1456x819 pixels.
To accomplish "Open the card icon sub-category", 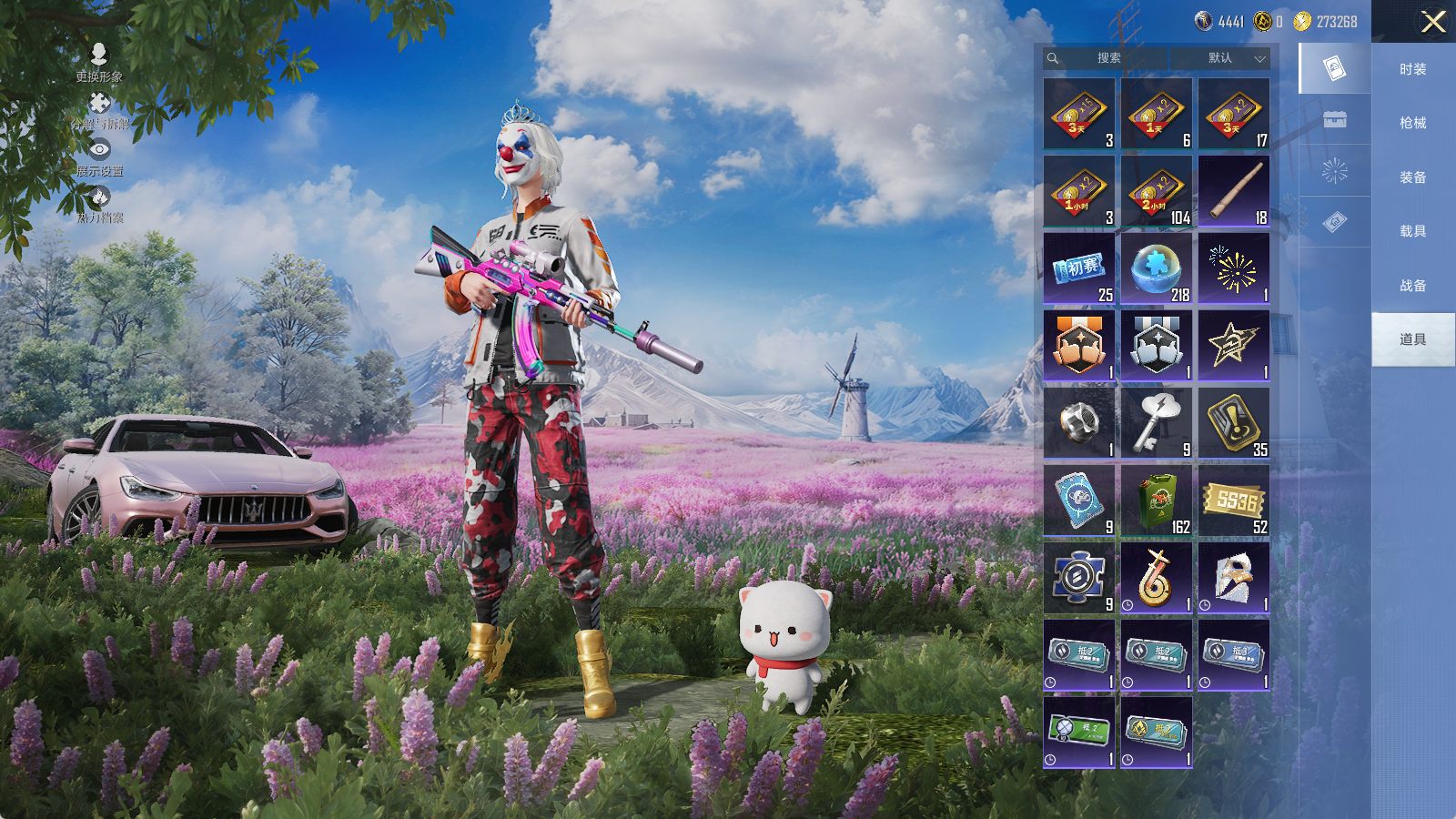I will [x=1334, y=68].
